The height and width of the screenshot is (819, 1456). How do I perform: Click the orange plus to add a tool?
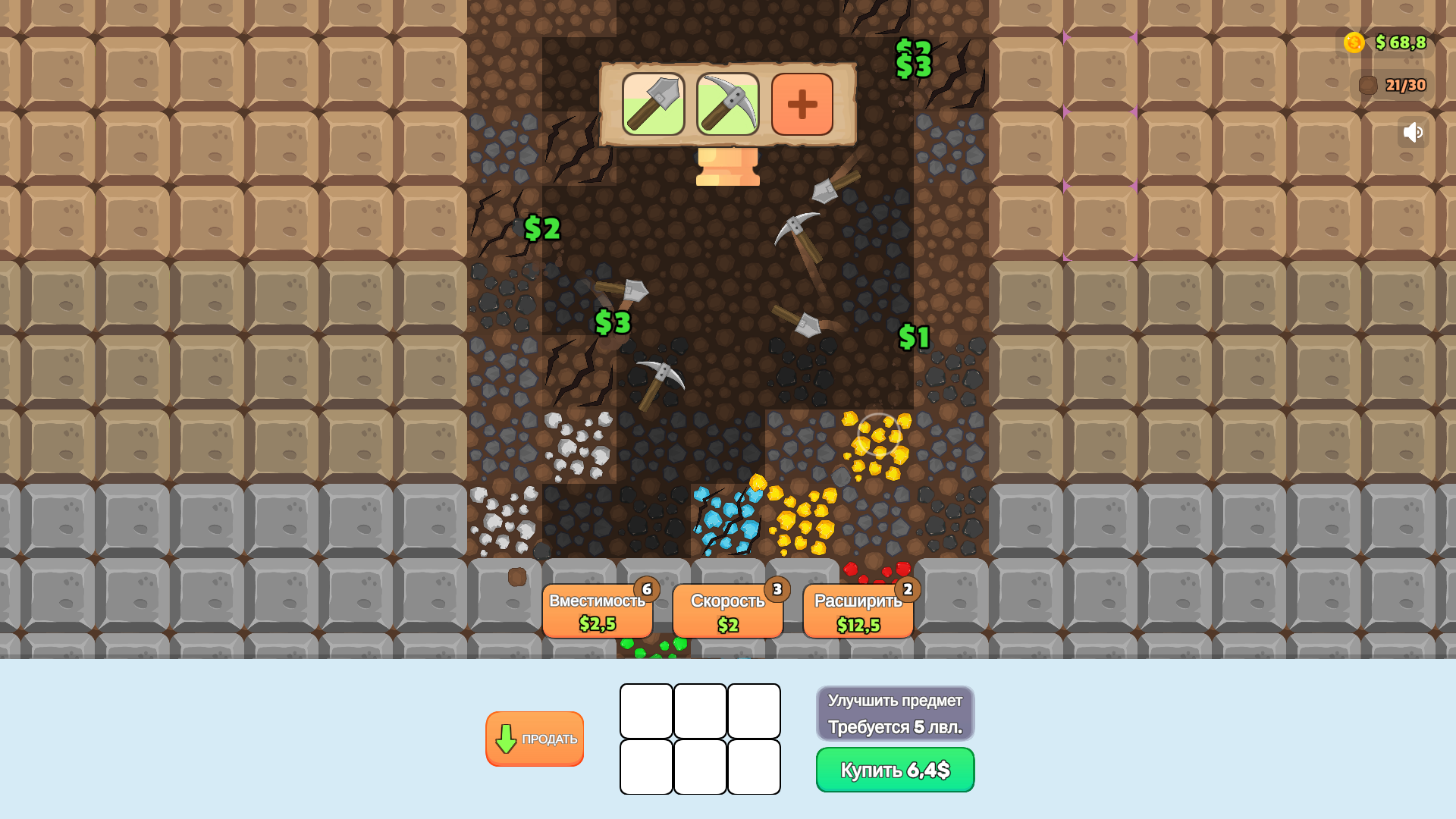click(x=802, y=105)
